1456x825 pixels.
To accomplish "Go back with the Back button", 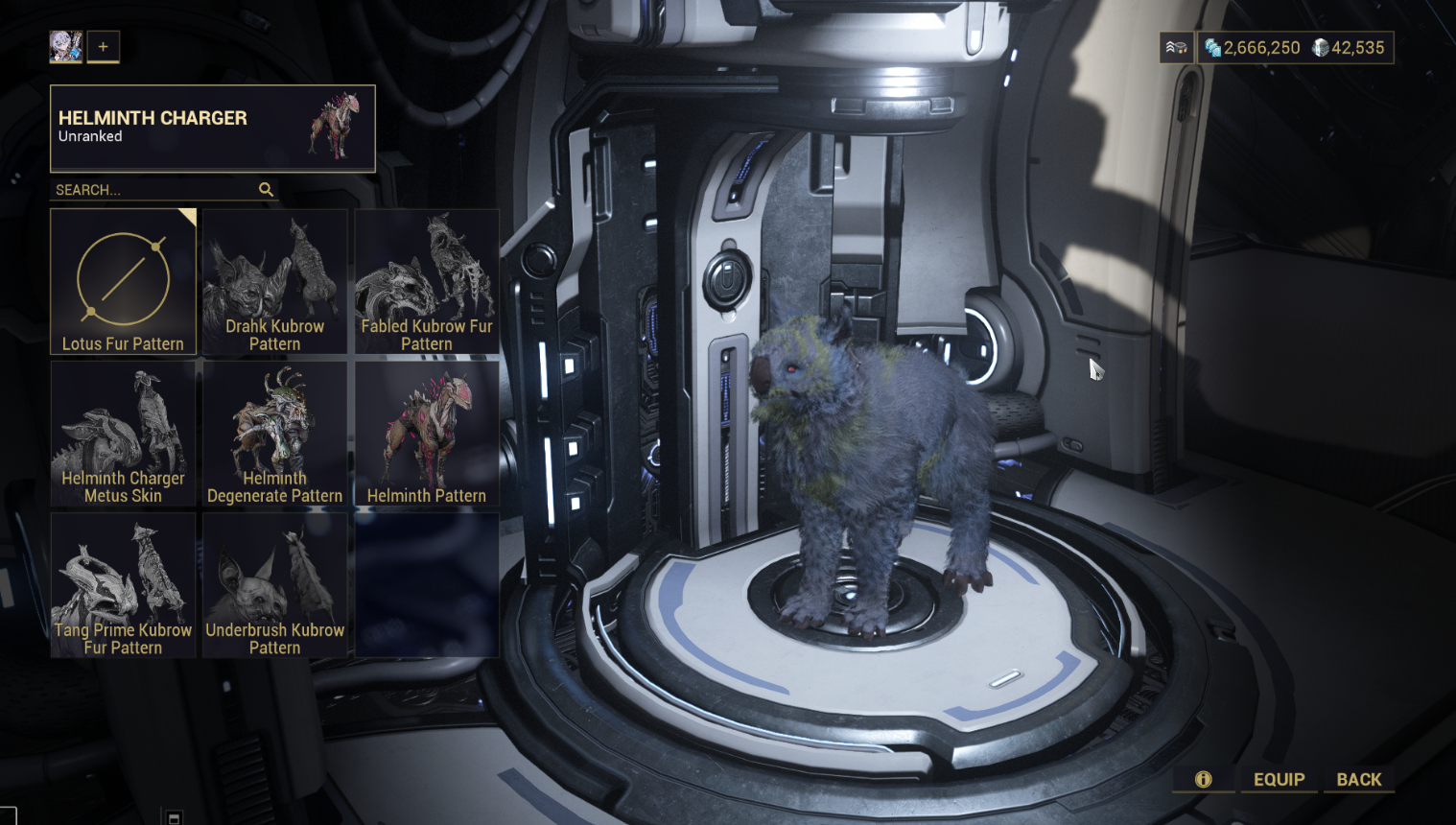I will coord(1359,780).
